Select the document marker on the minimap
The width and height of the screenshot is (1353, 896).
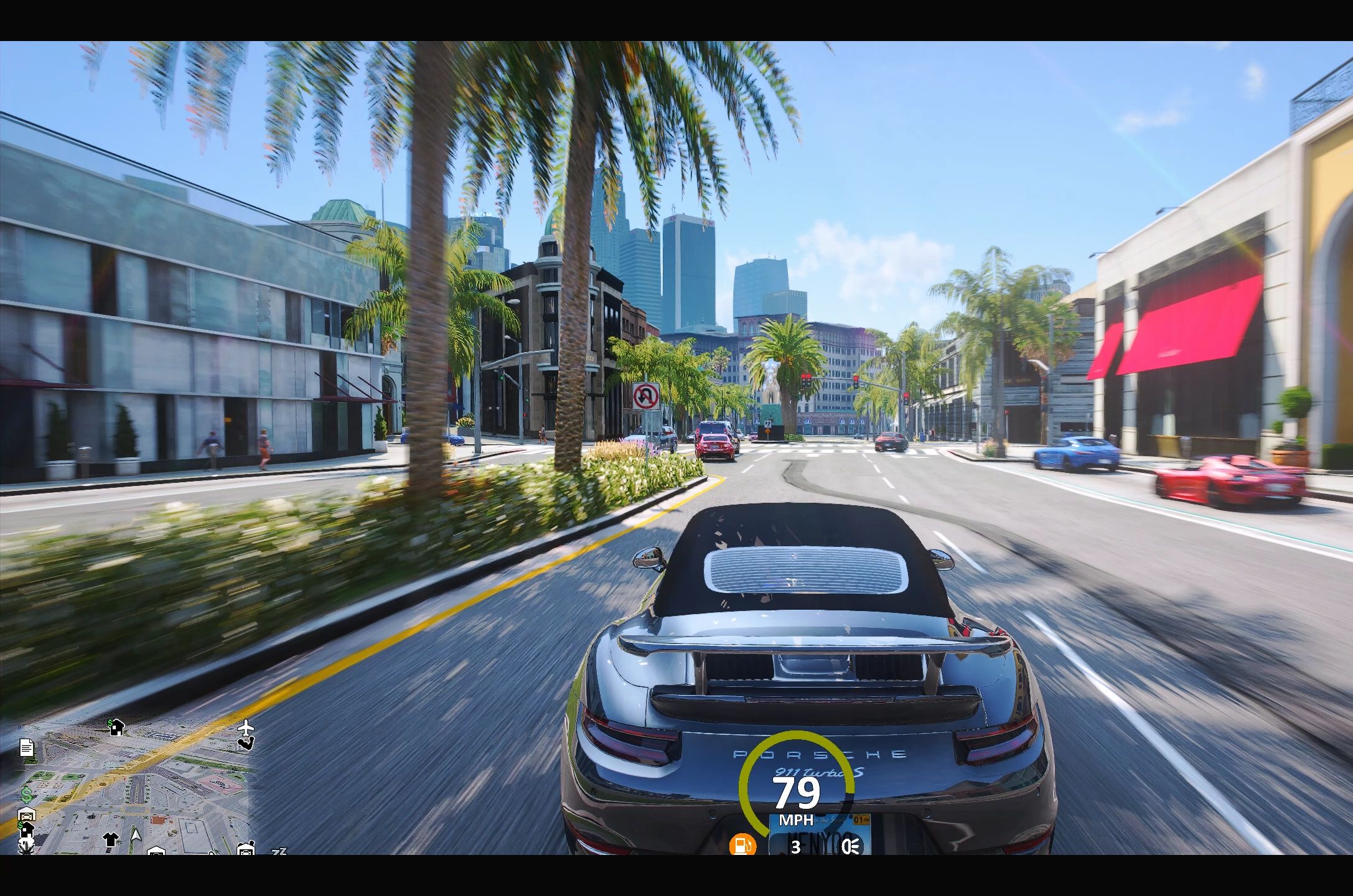click(26, 747)
